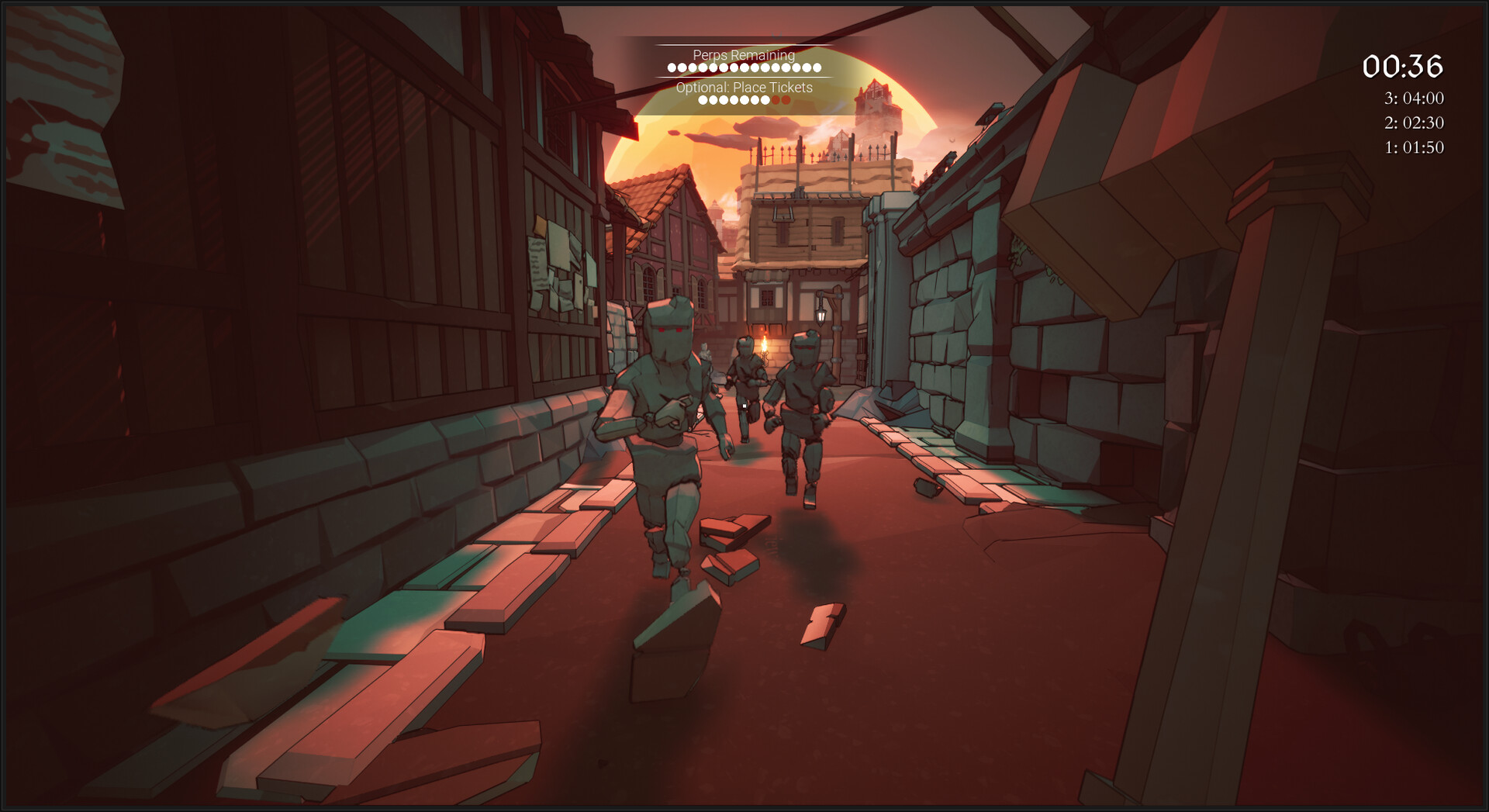Click the Perps Remaining dot progress bar
This screenshot has width=1489, height=812.
tap(743, 67)
